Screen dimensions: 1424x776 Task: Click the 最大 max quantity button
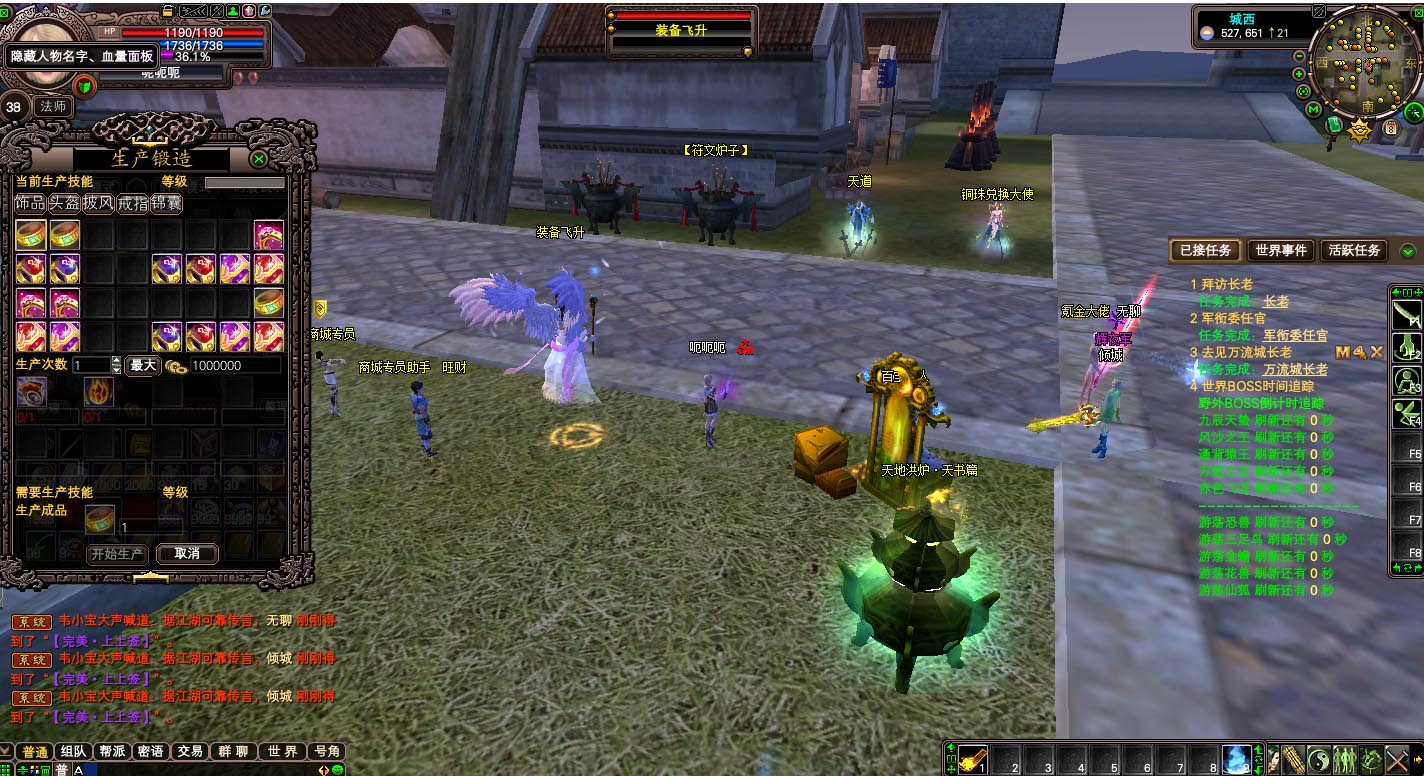pos(143,366)
